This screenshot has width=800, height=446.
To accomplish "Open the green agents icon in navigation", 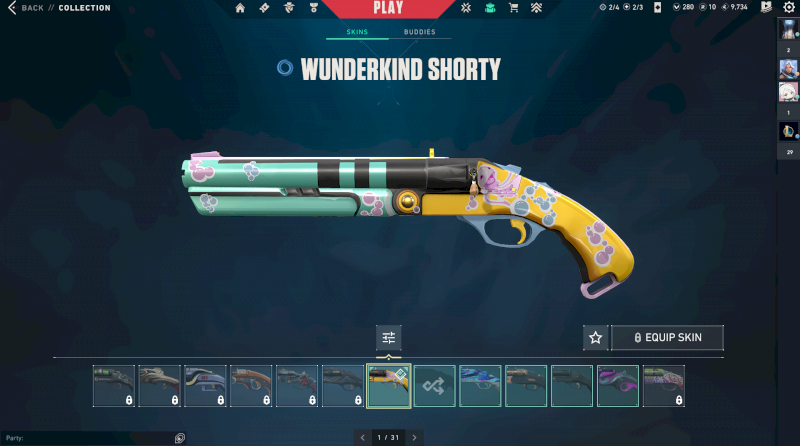I will (489, 8).
